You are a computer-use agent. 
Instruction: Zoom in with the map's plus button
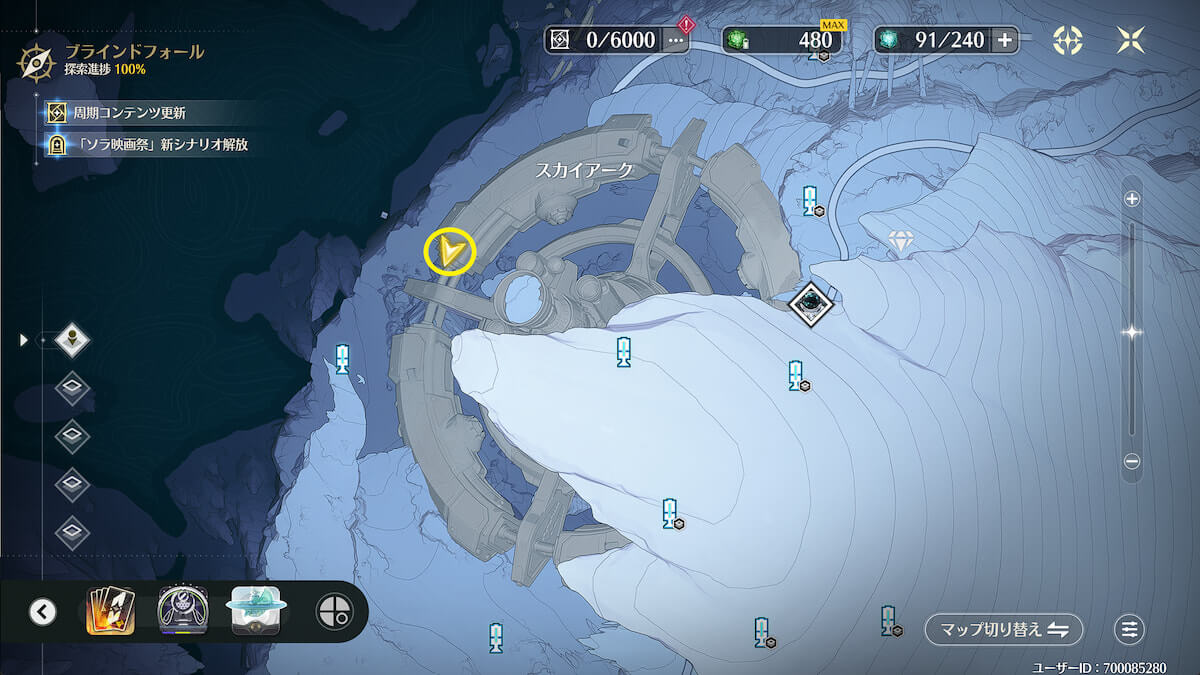1132,199
